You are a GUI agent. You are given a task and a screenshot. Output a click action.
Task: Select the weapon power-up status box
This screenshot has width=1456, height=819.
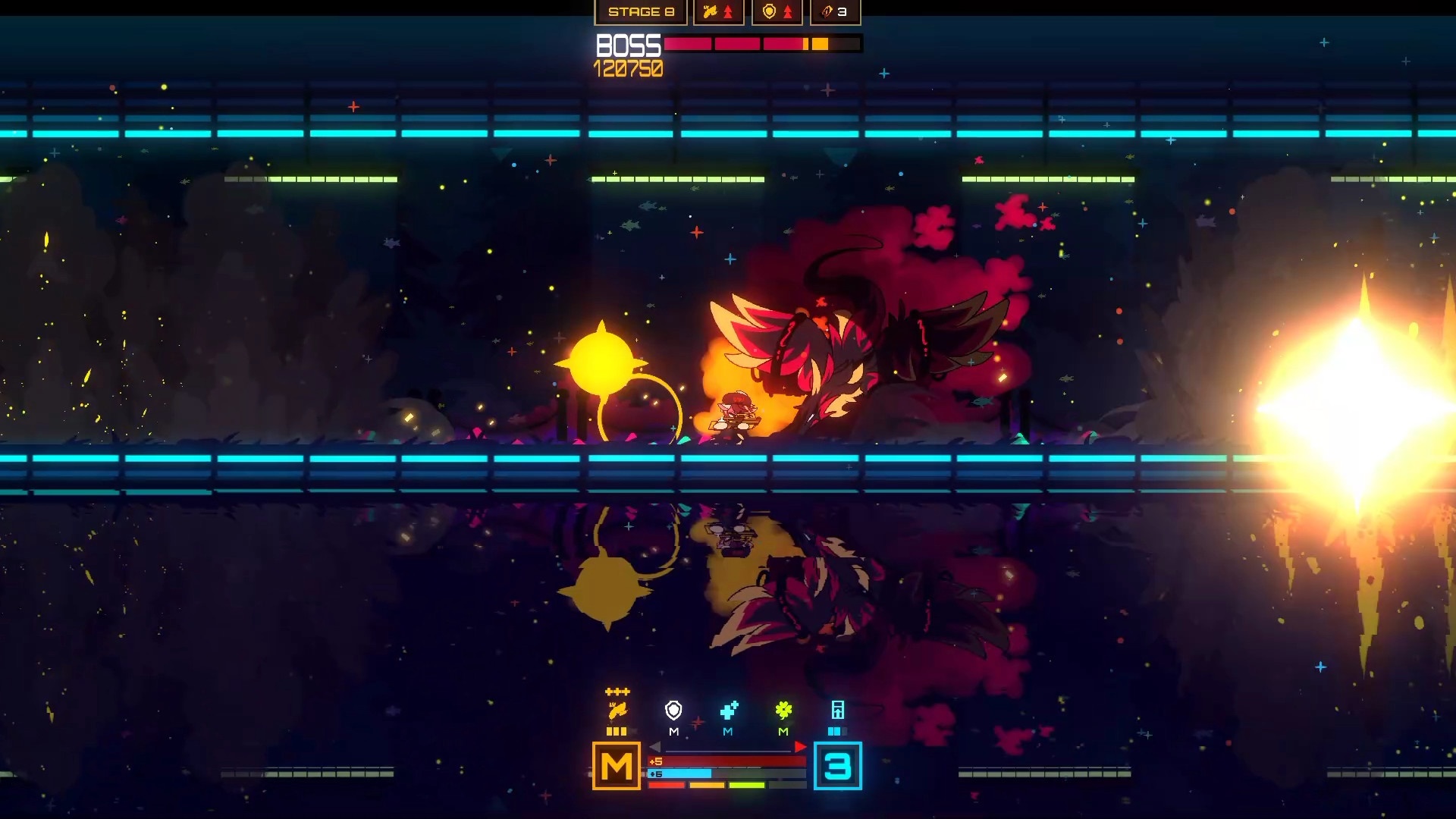(x=718, y=12)
